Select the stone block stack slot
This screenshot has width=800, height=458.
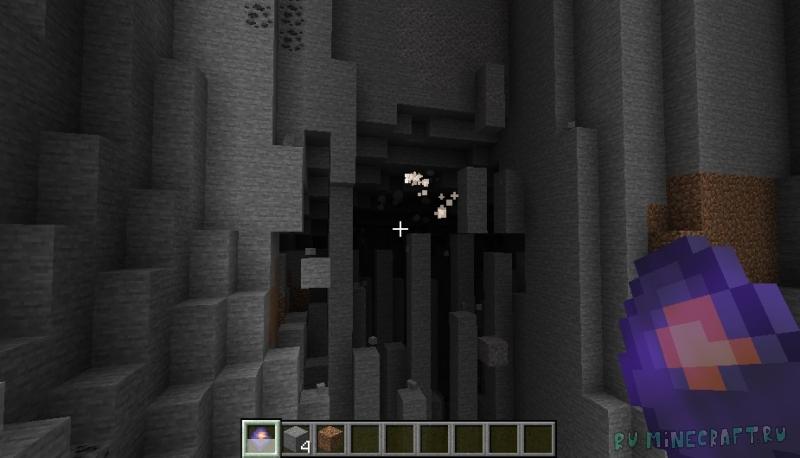point(298,438)
